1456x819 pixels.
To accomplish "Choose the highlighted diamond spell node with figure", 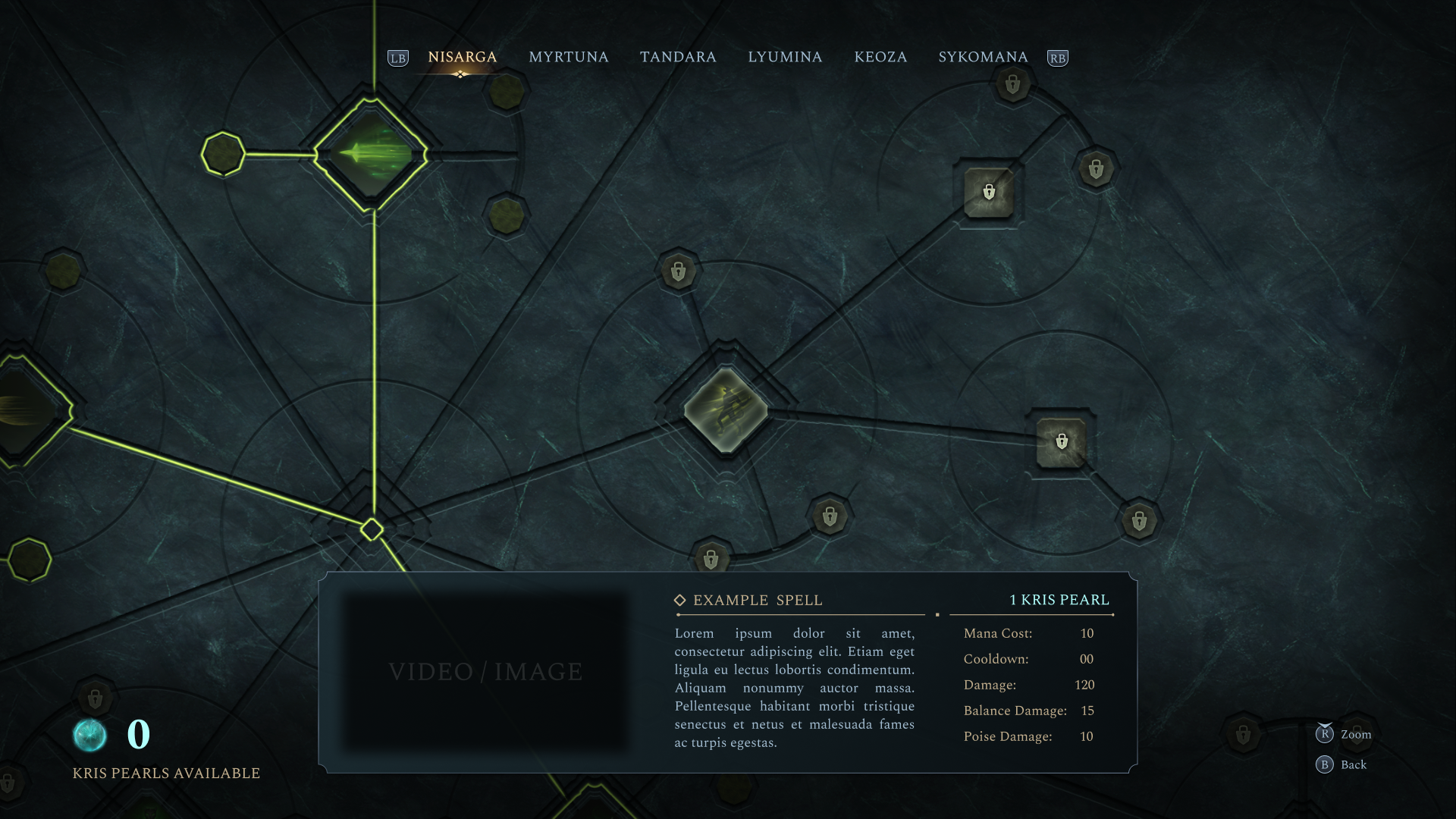I will [726, 410].
